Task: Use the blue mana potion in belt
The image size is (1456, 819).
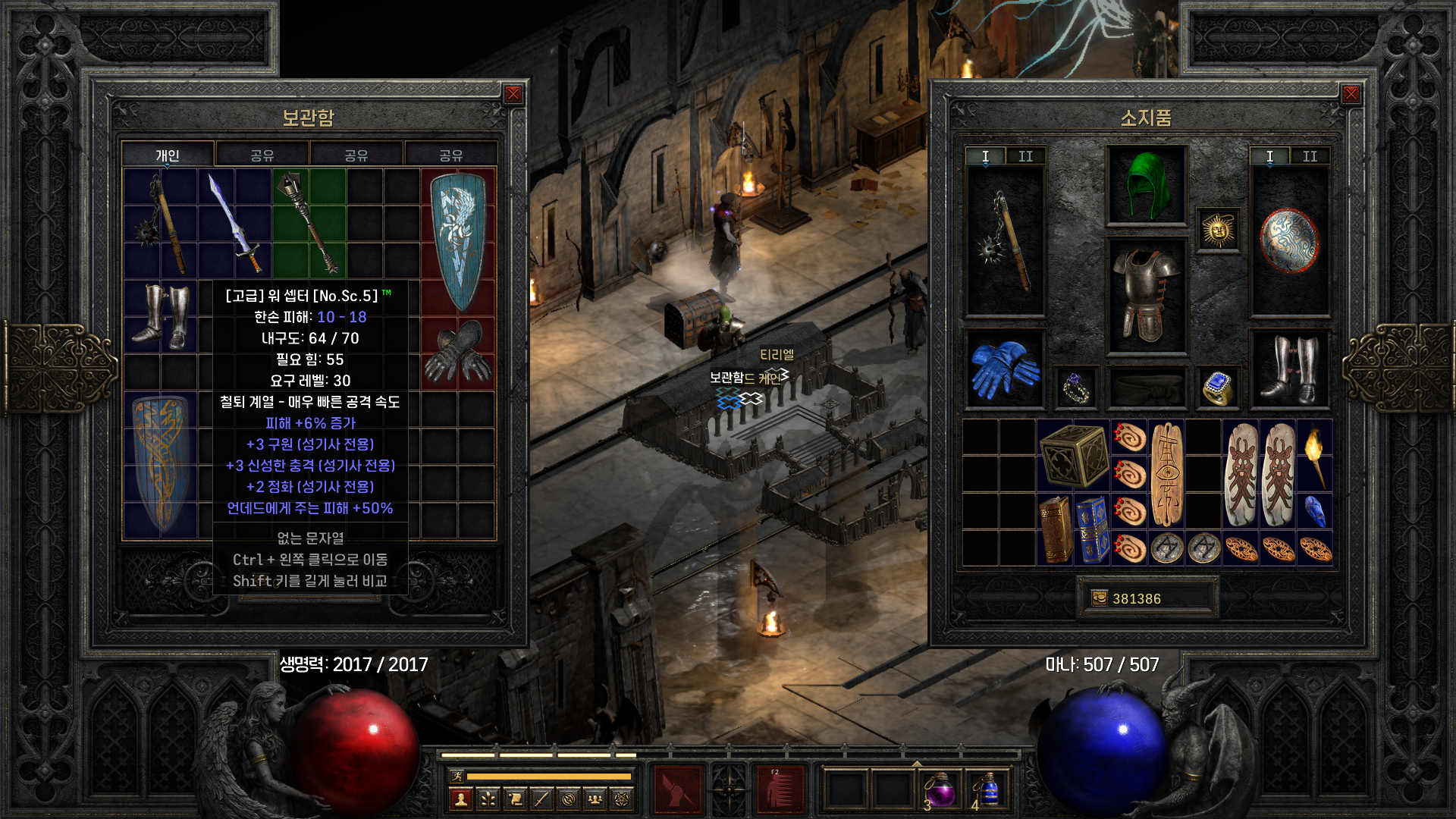Action: coord(987,790)
